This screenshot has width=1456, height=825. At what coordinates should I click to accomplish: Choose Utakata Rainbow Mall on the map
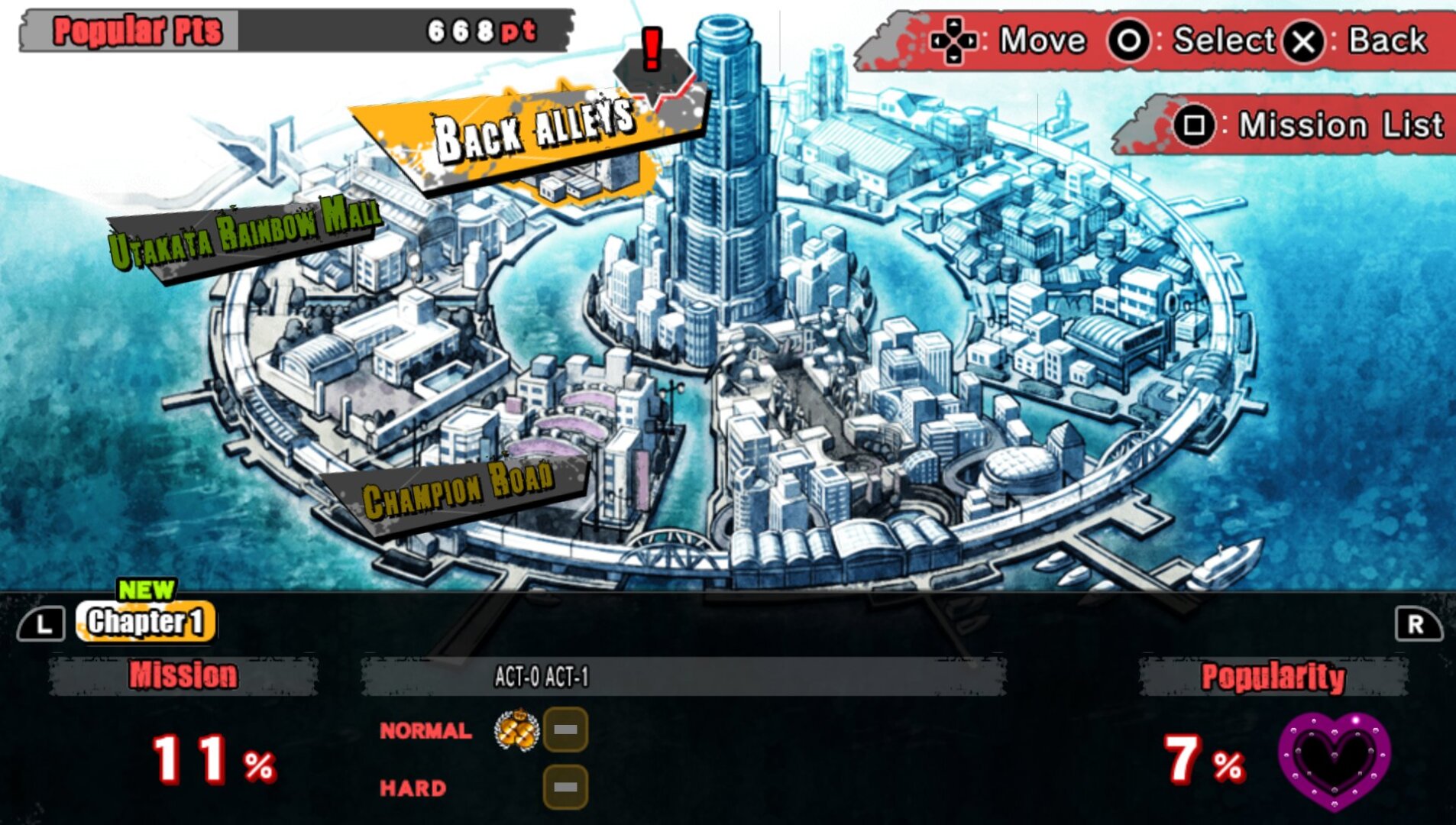pos(244,232)
